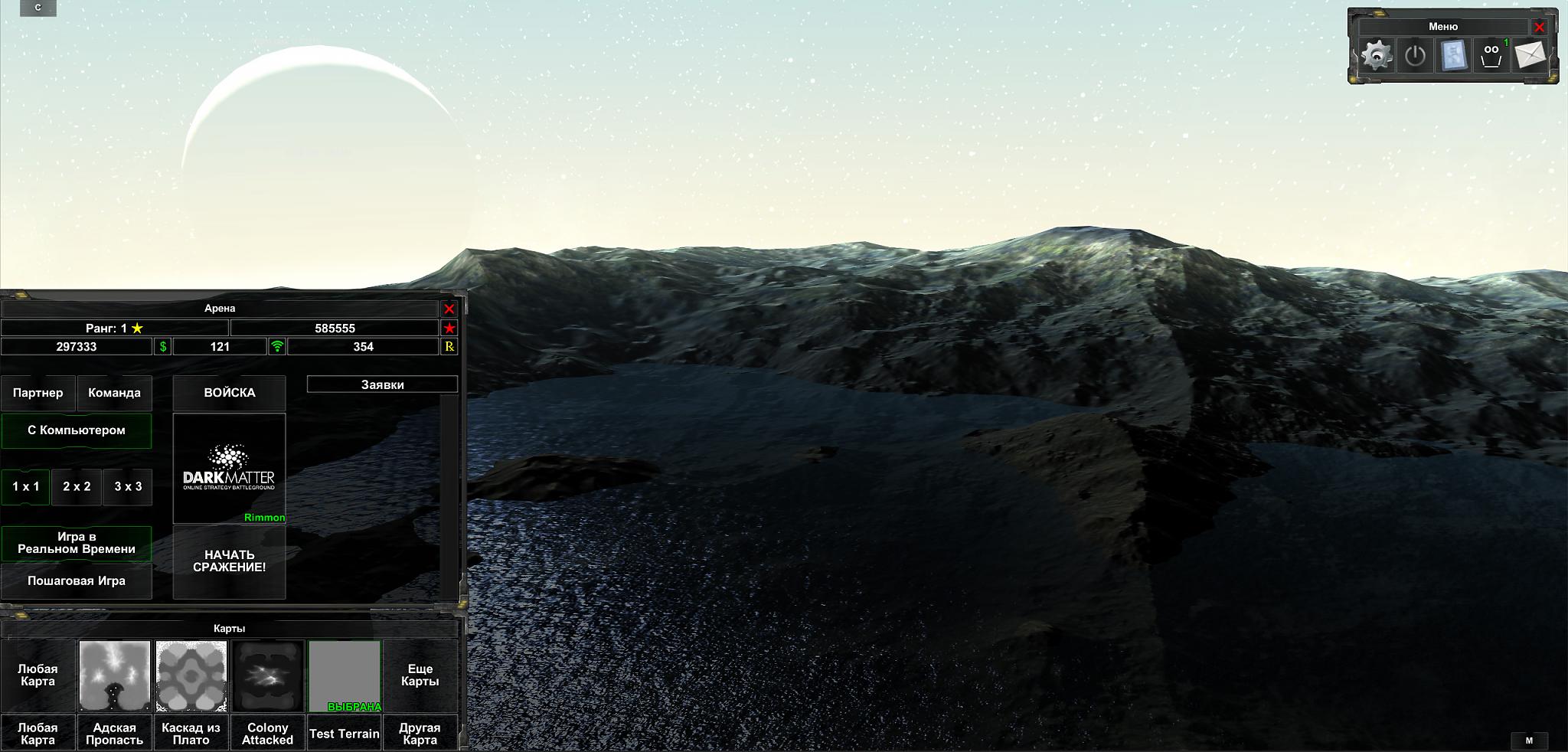Pick the 3 x 3 match size

[x=128, y=487]
